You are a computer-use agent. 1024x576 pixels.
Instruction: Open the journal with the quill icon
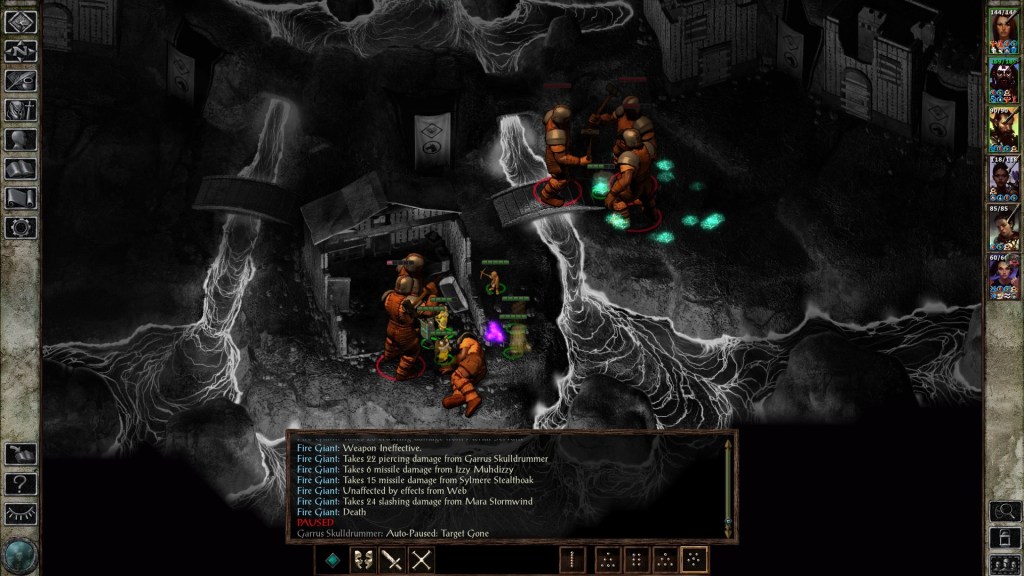pyautogui.click(x=20, y=81)
